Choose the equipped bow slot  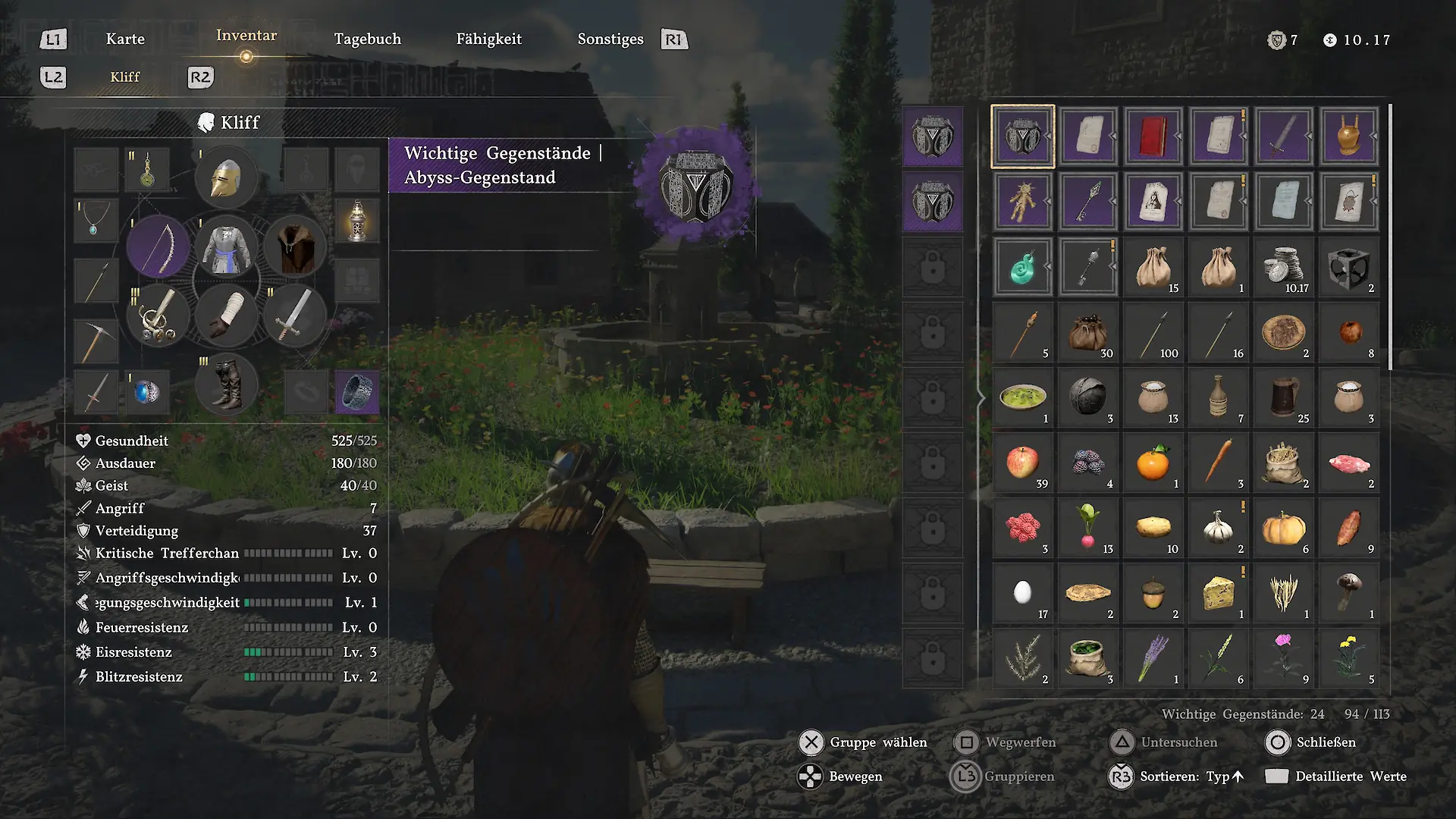click(158, 247)
